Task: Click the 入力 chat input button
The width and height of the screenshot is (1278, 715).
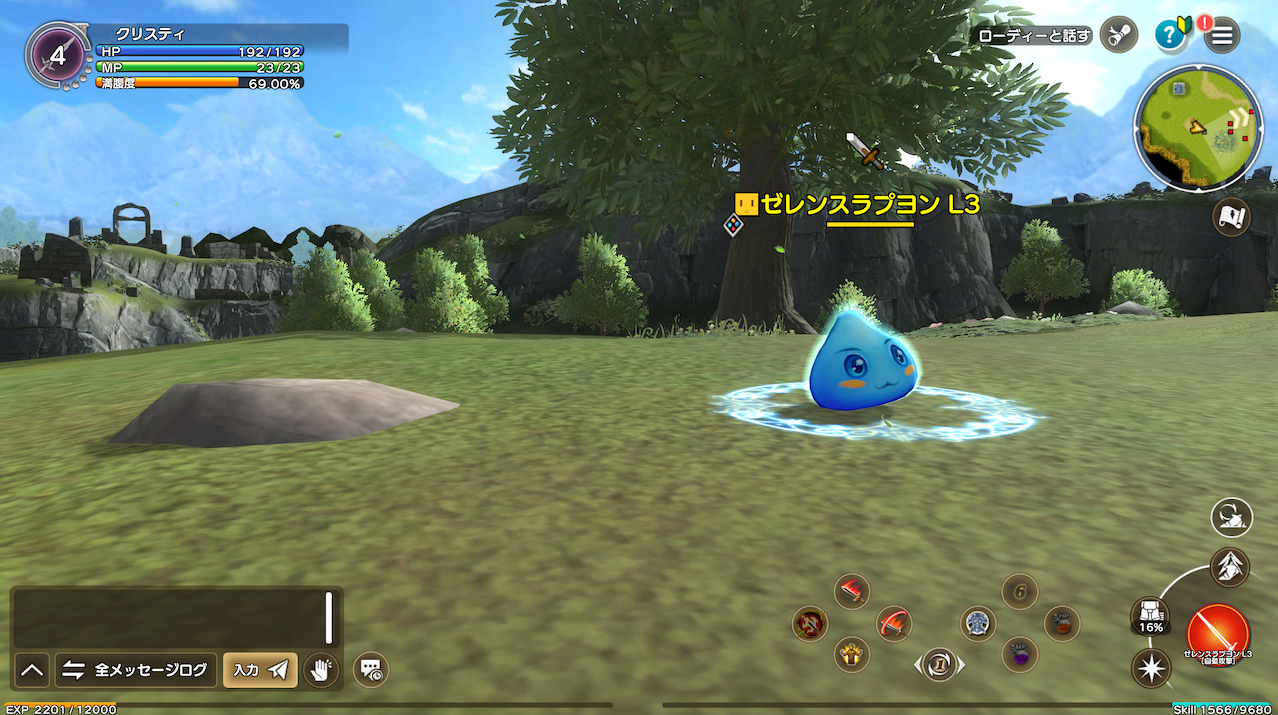Action: pyautogui.click(x=260, y=670)
